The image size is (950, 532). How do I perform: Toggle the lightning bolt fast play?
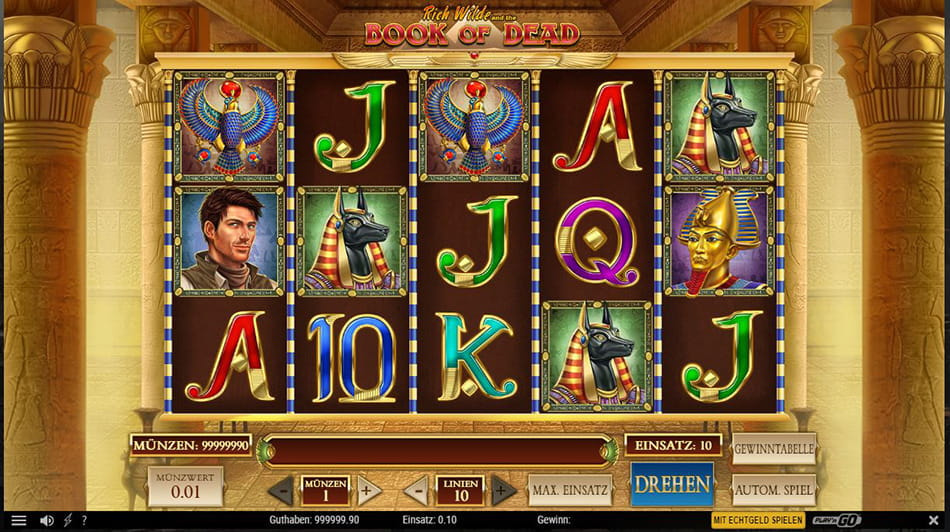(x=68, y=521)
